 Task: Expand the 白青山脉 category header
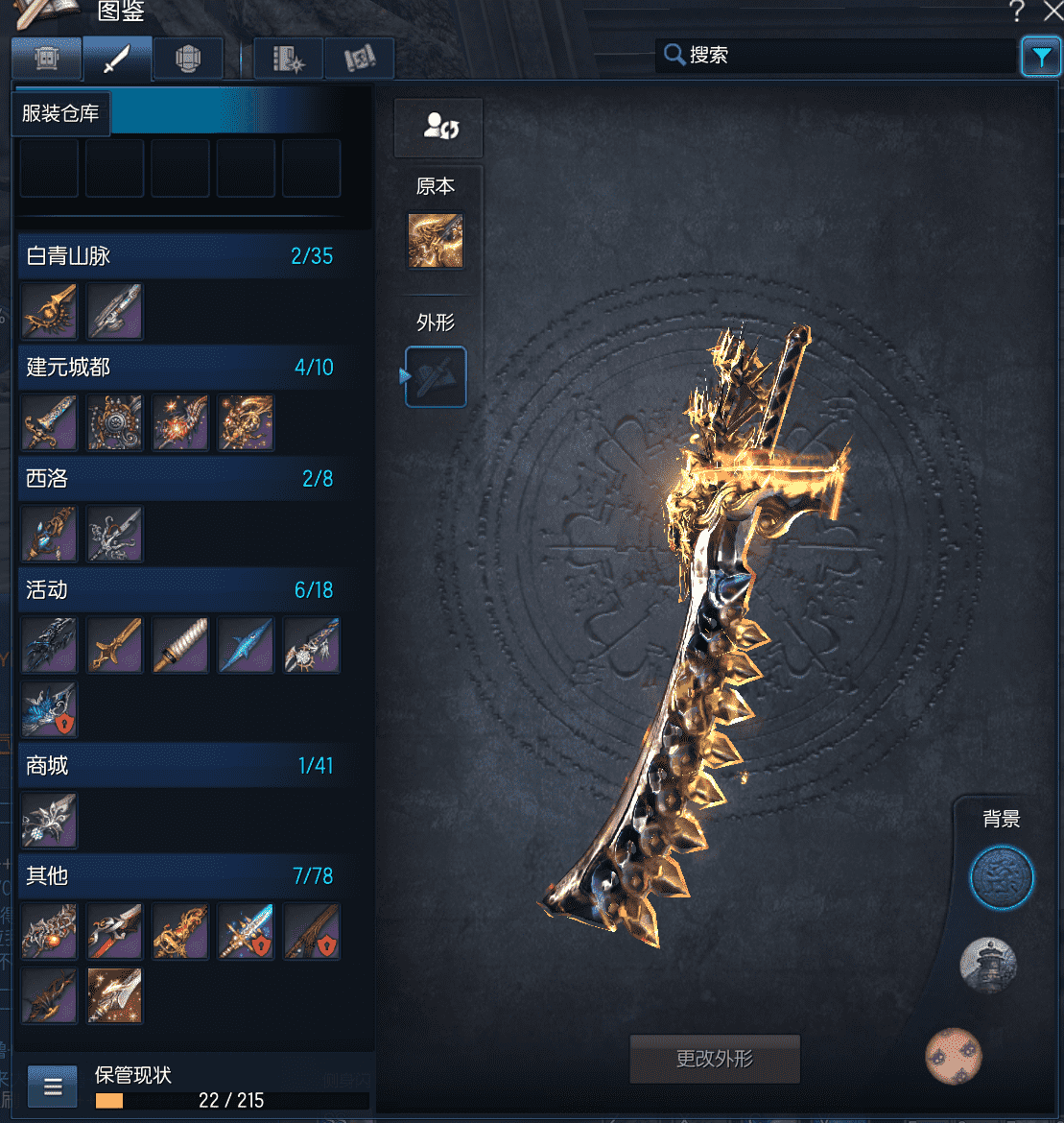[179, 256]
